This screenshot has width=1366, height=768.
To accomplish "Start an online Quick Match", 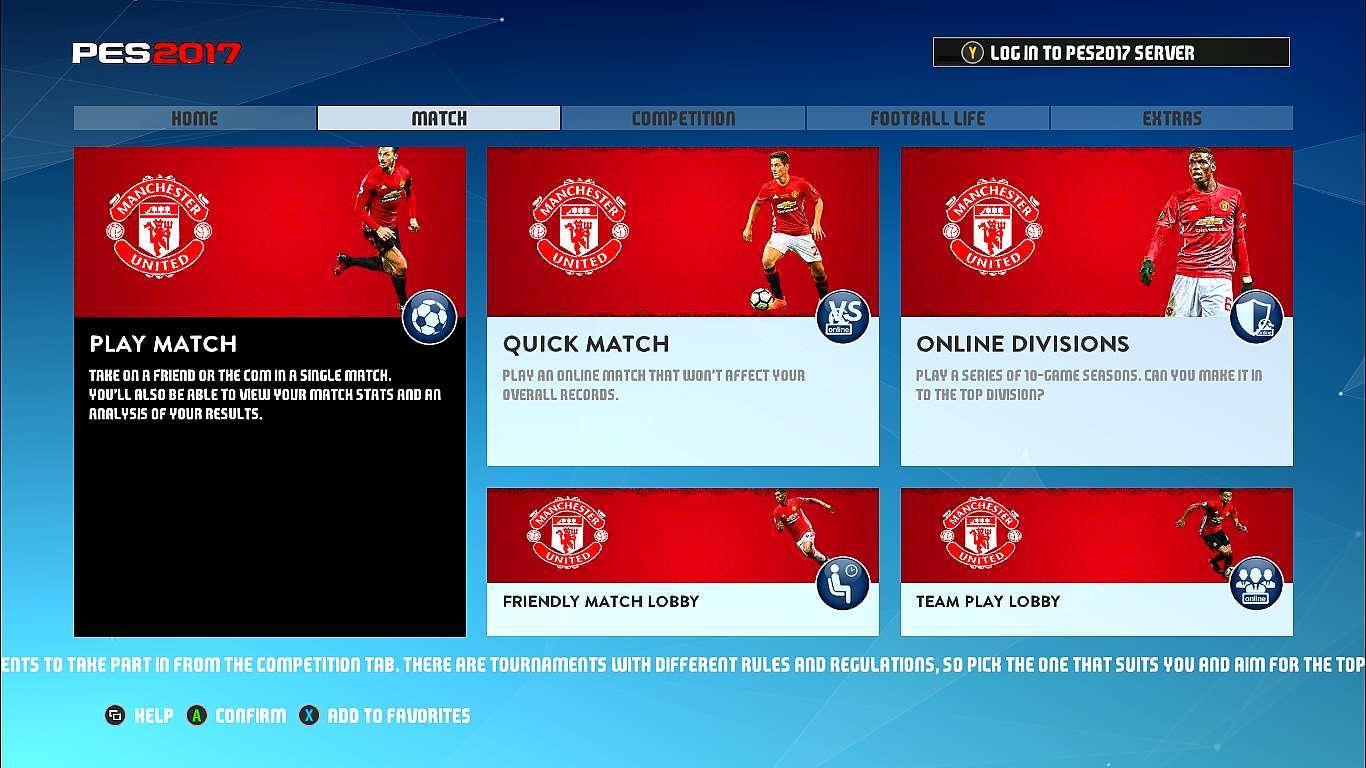I will tap(682, 306).
